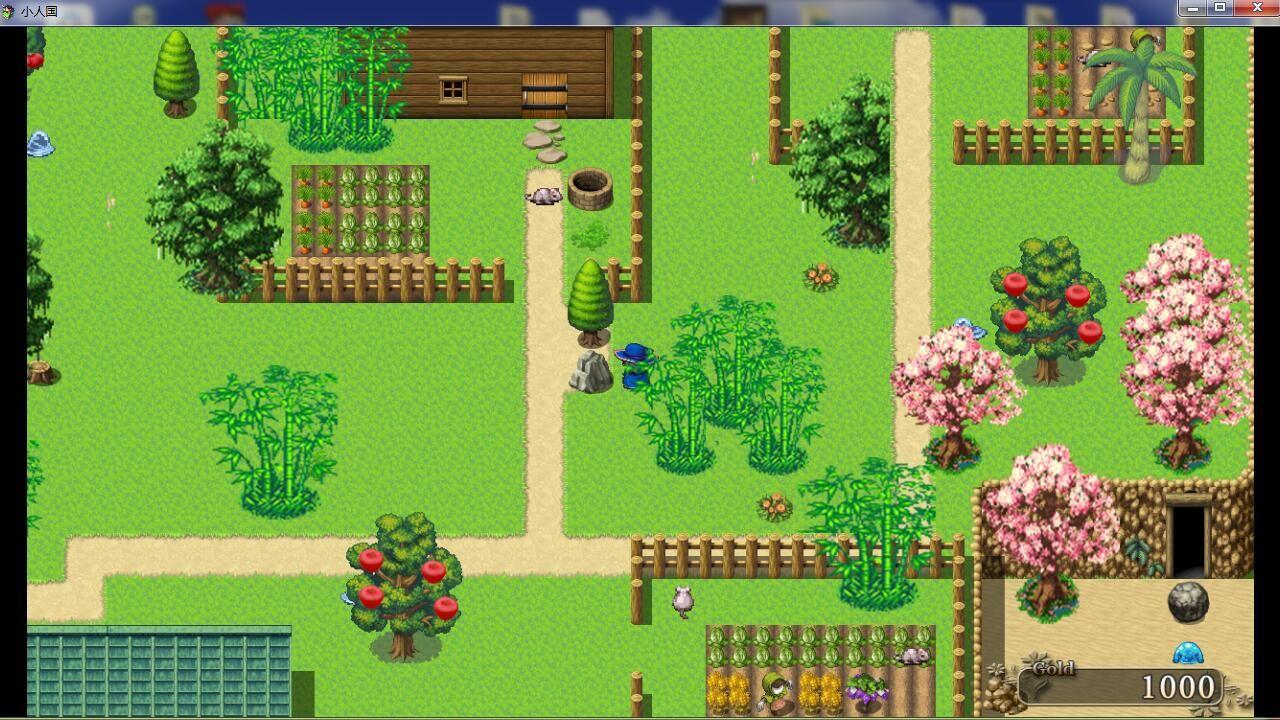Click the stone well on the dirt path

click(x=592, y=187)
